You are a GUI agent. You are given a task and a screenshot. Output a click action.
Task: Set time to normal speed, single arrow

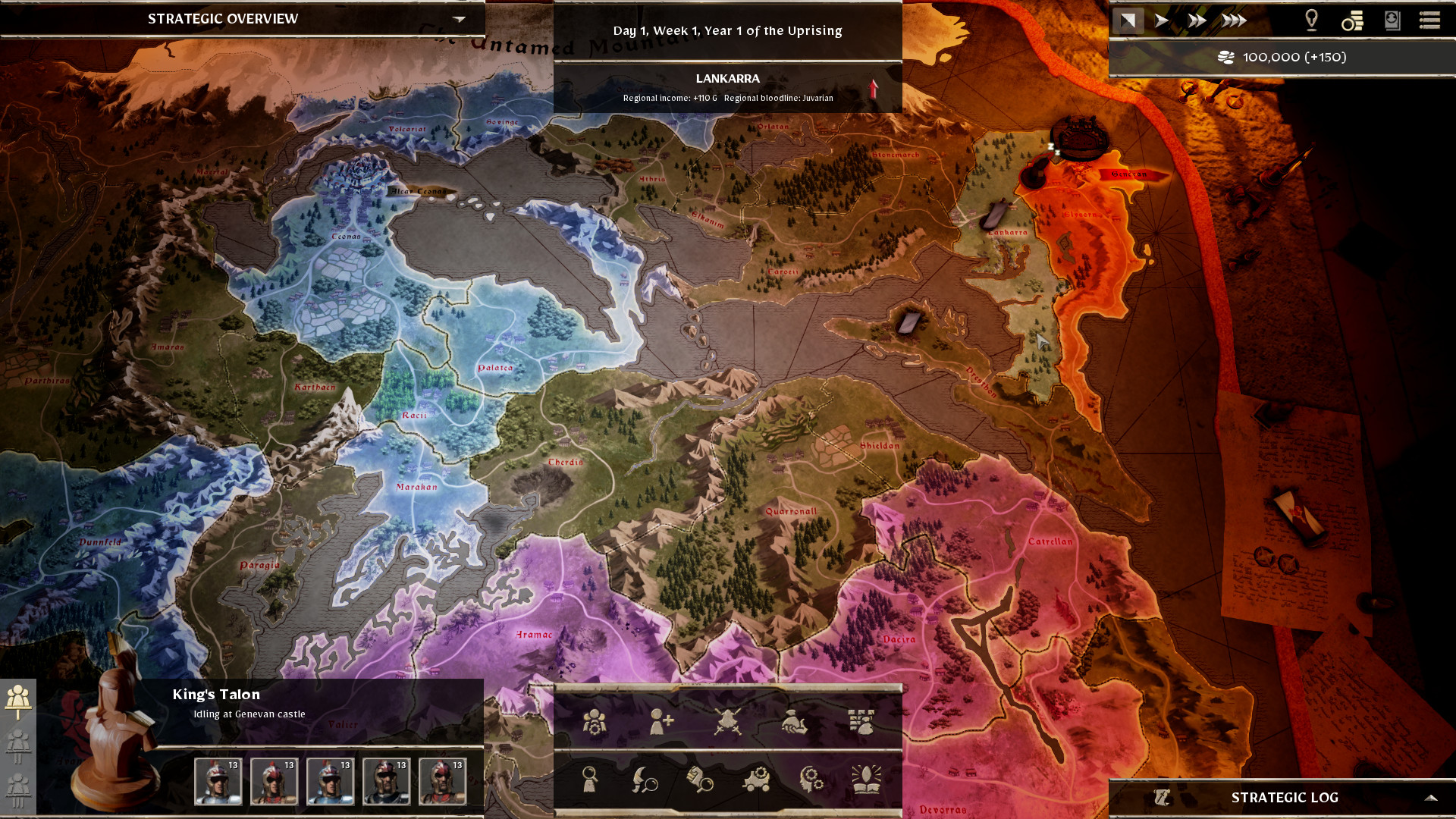pos(1161,20)
